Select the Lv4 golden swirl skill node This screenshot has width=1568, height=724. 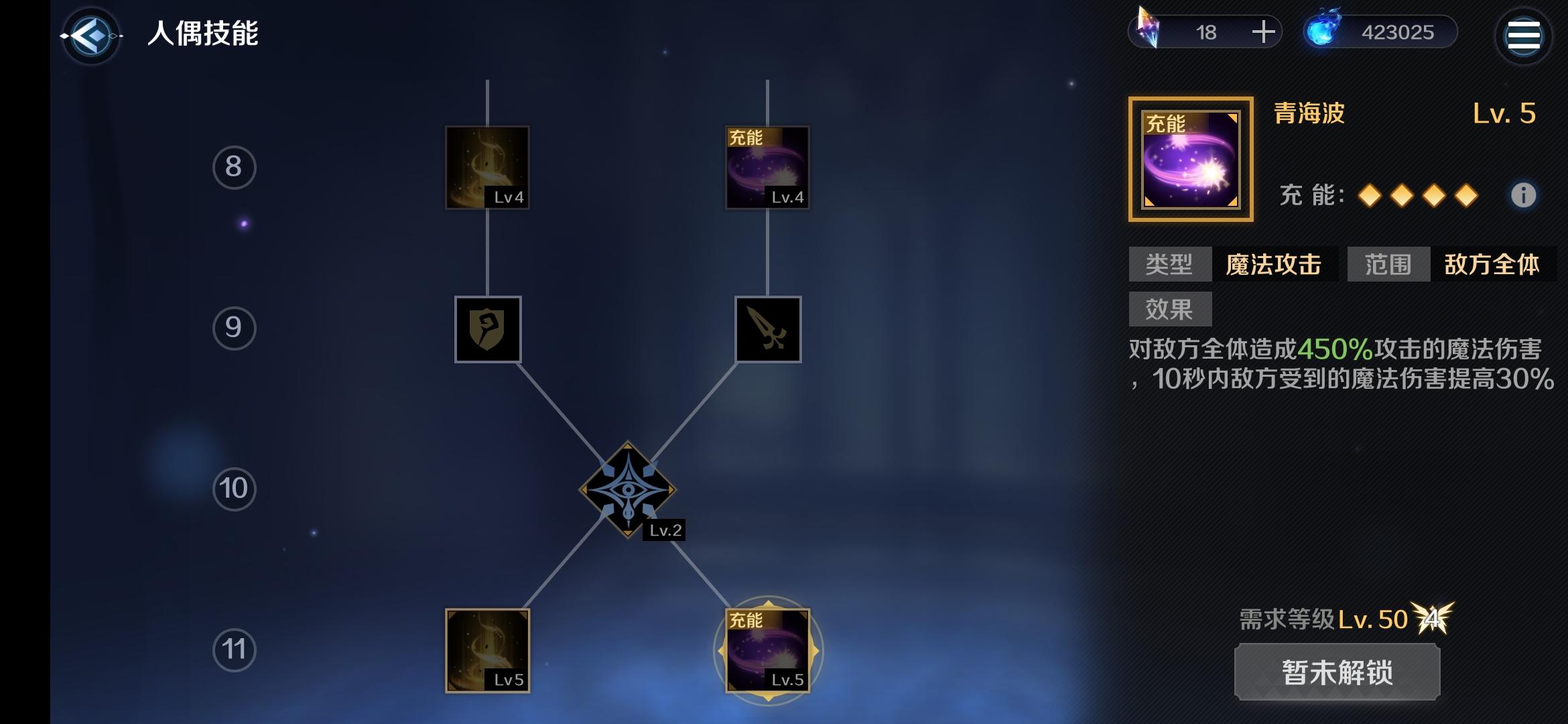pyautogui.click(x=486, y=168)
